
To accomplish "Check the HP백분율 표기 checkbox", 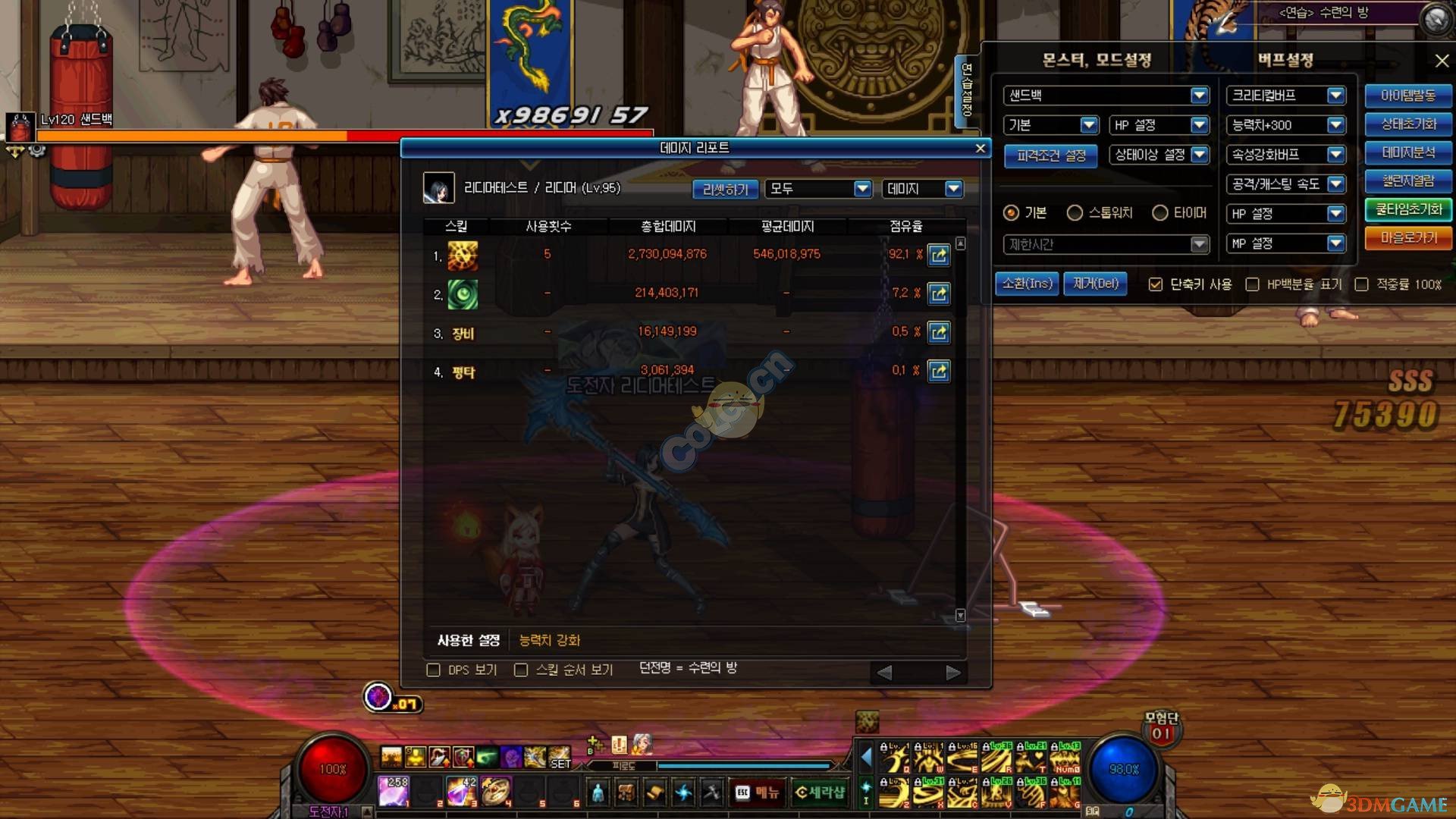I will click(1253, 284).
